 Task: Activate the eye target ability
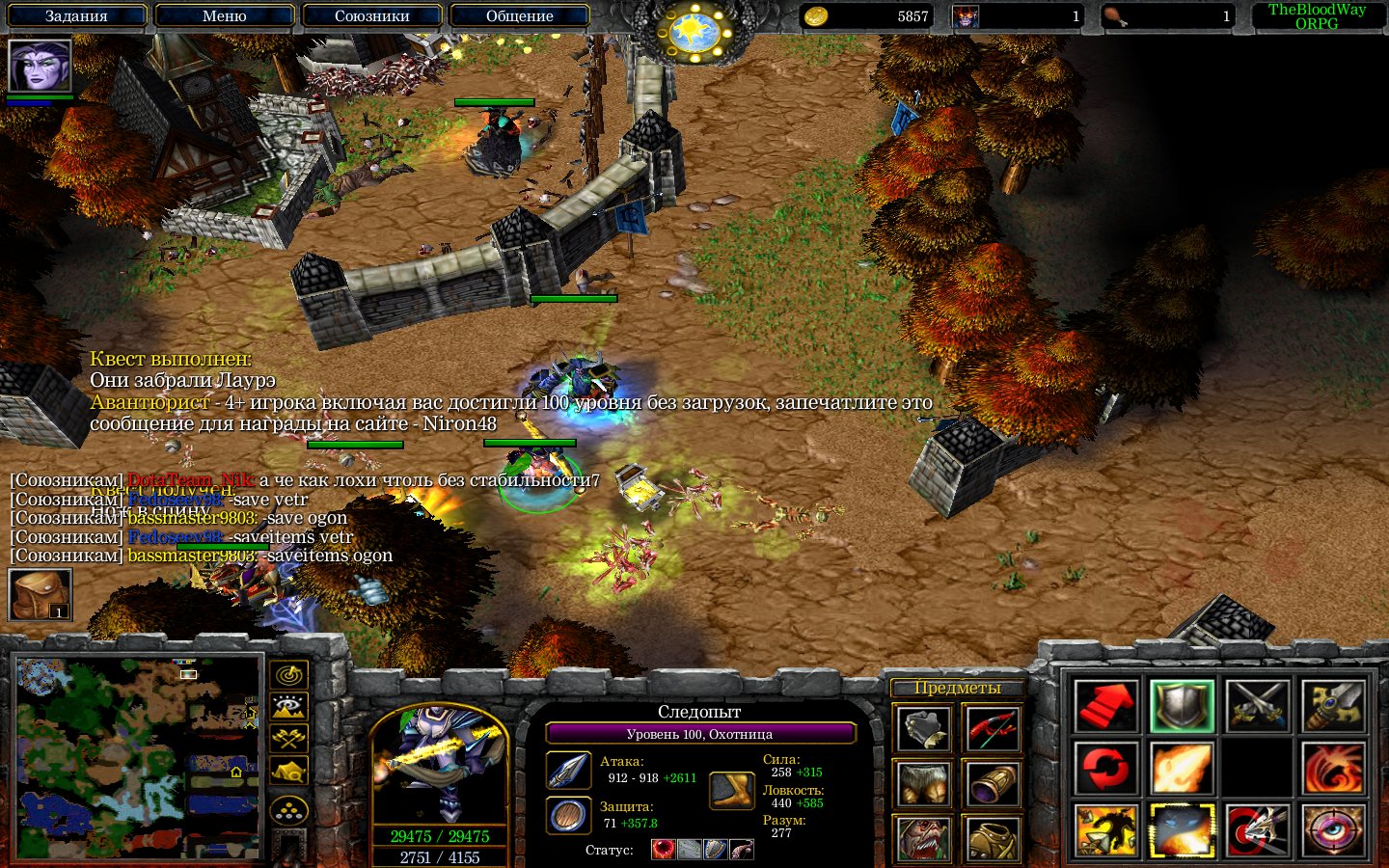pos(1334,830)
